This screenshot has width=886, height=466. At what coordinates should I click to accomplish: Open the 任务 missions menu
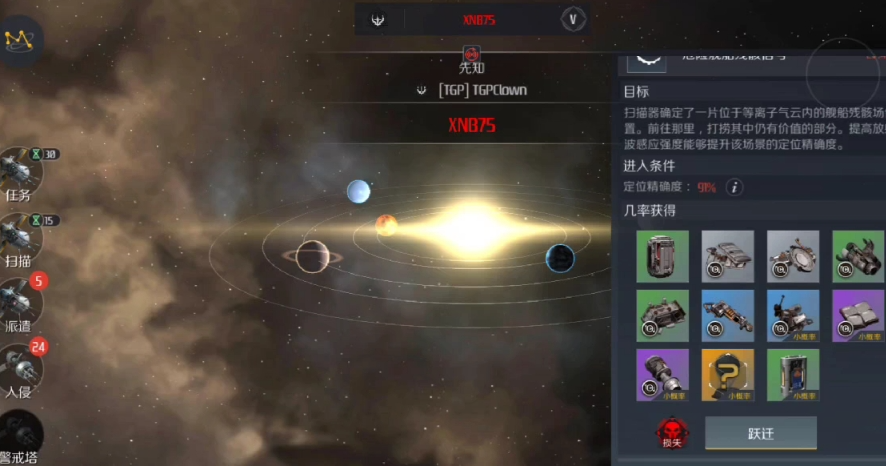[x=18, y=171]
